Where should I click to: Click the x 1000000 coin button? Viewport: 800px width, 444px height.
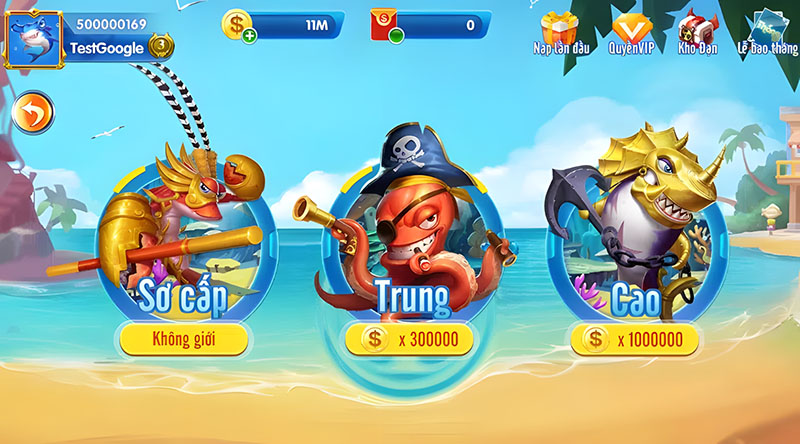(x=634, y=340)
